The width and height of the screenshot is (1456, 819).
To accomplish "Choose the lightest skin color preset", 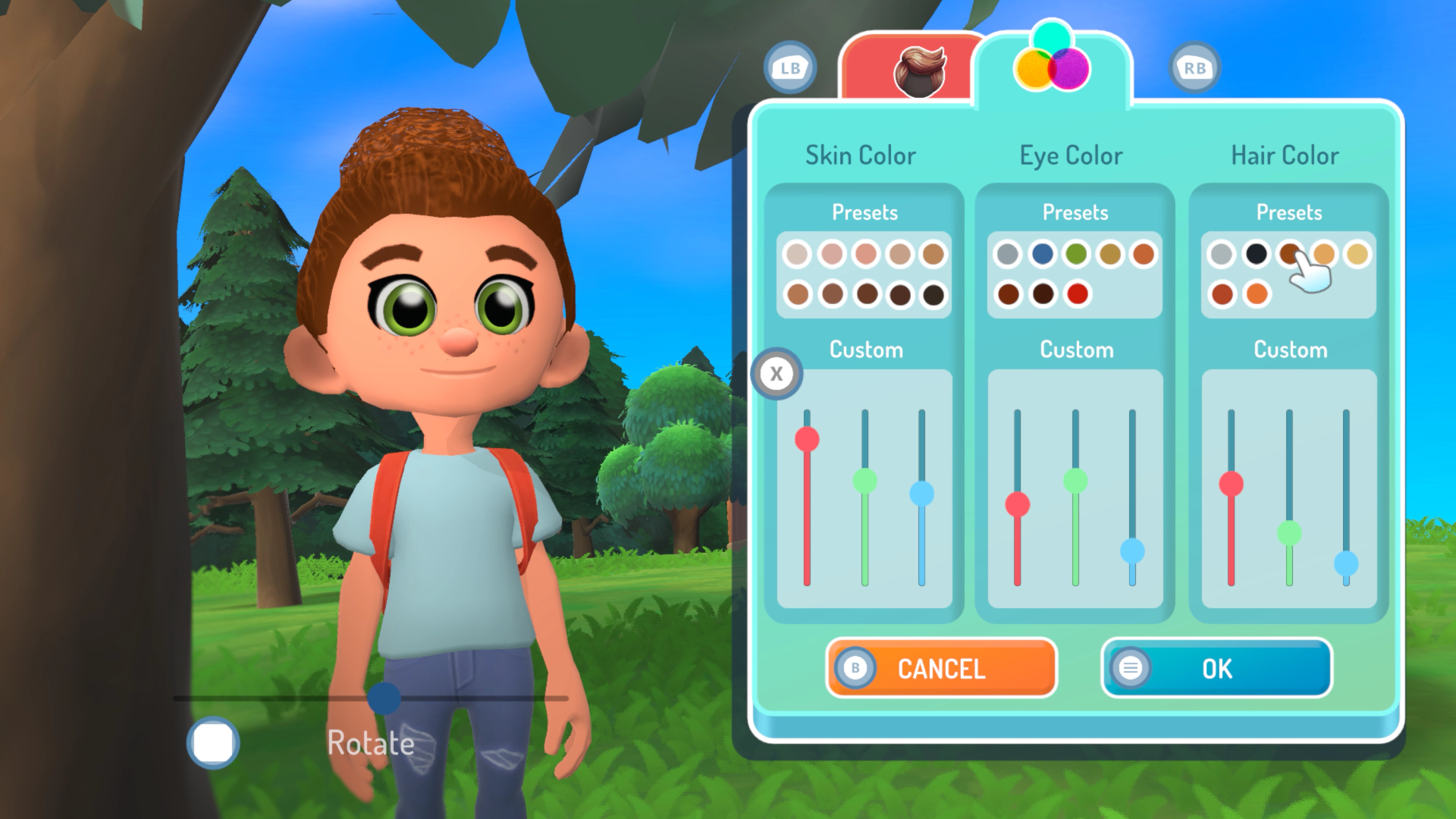I will pyautogui.click(x=796, y=254).
